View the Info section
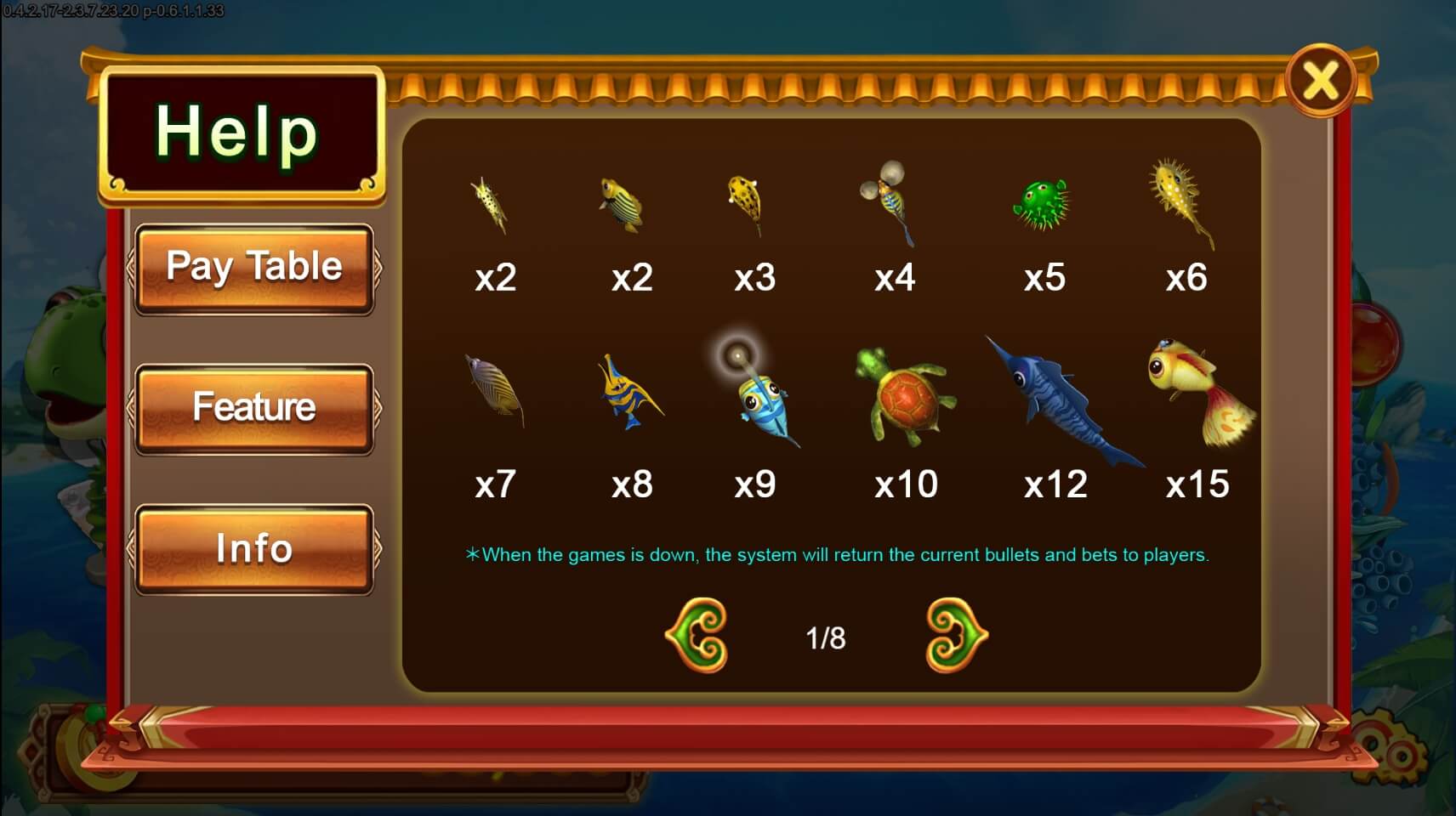The width and height of the screenshot is (1456, 816). [x=254, y=549]
